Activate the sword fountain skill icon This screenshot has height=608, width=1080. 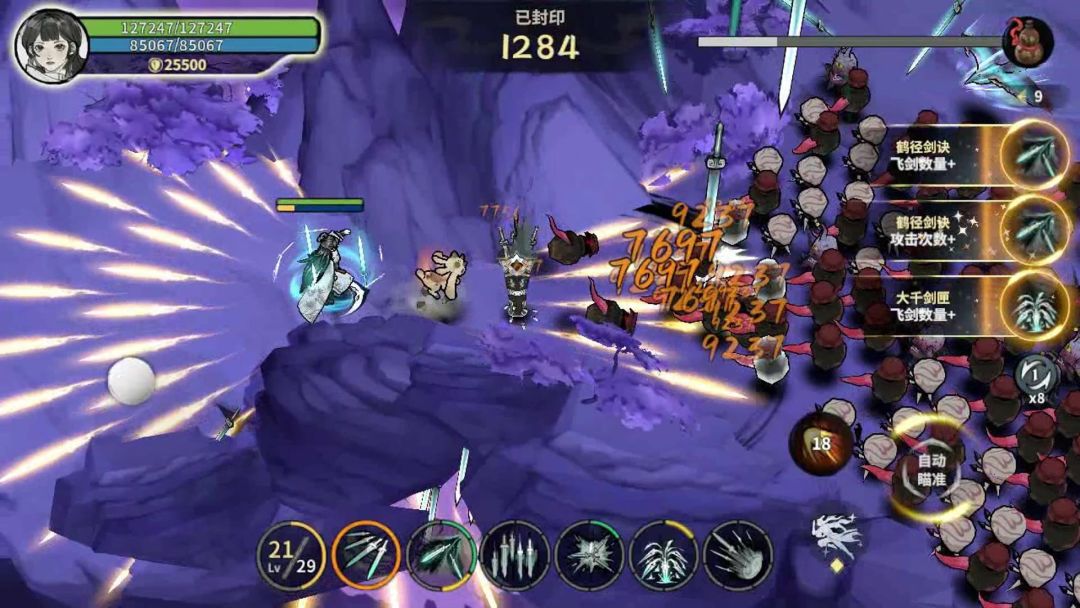coord(663,555)
